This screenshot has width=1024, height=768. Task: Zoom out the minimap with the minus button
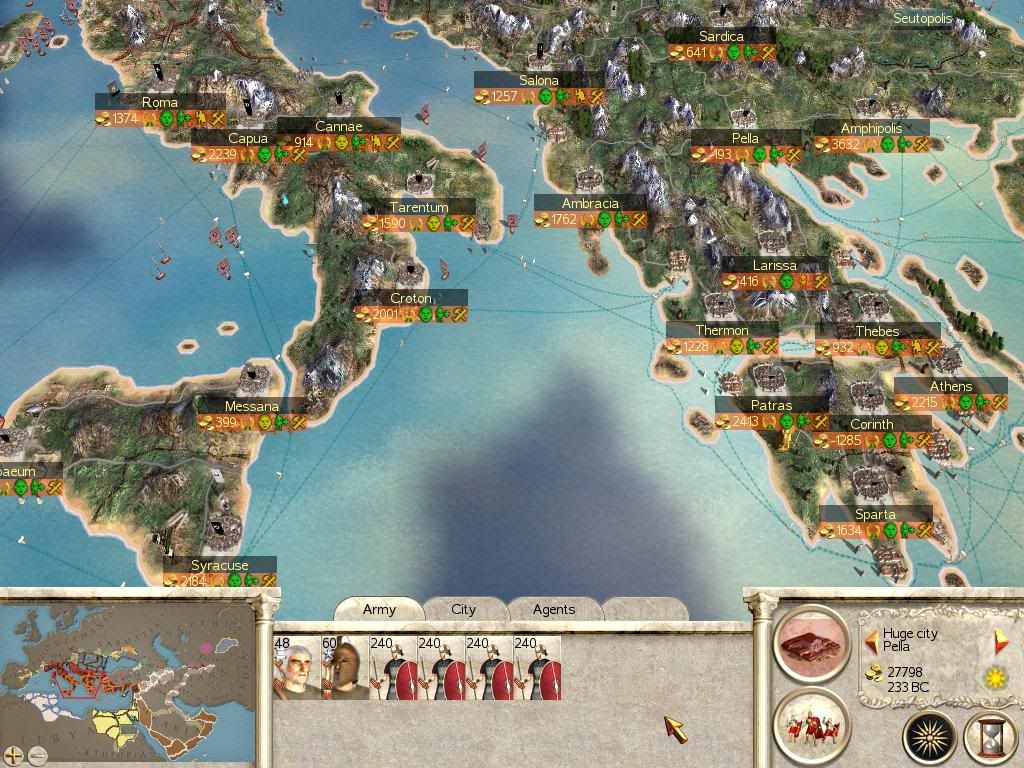pos(36,754)
